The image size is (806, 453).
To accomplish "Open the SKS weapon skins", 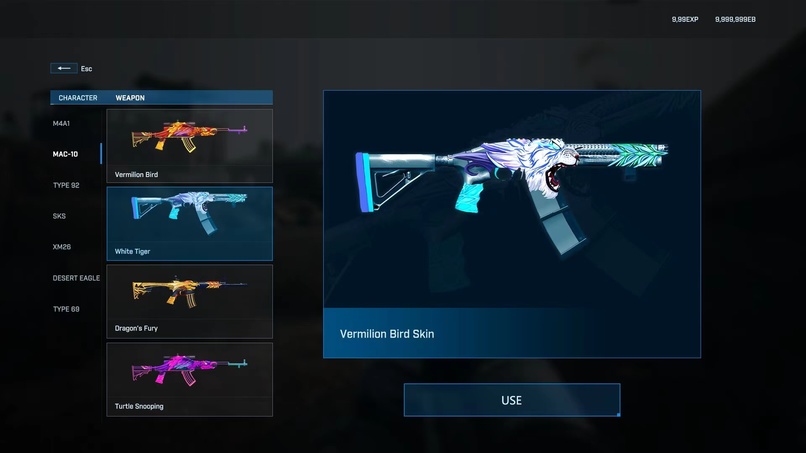I will tap(60, 216).
